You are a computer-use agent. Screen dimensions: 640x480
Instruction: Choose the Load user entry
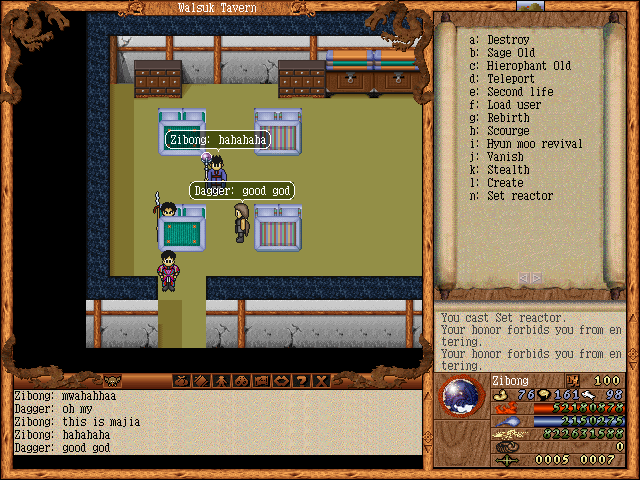point(514,105)
